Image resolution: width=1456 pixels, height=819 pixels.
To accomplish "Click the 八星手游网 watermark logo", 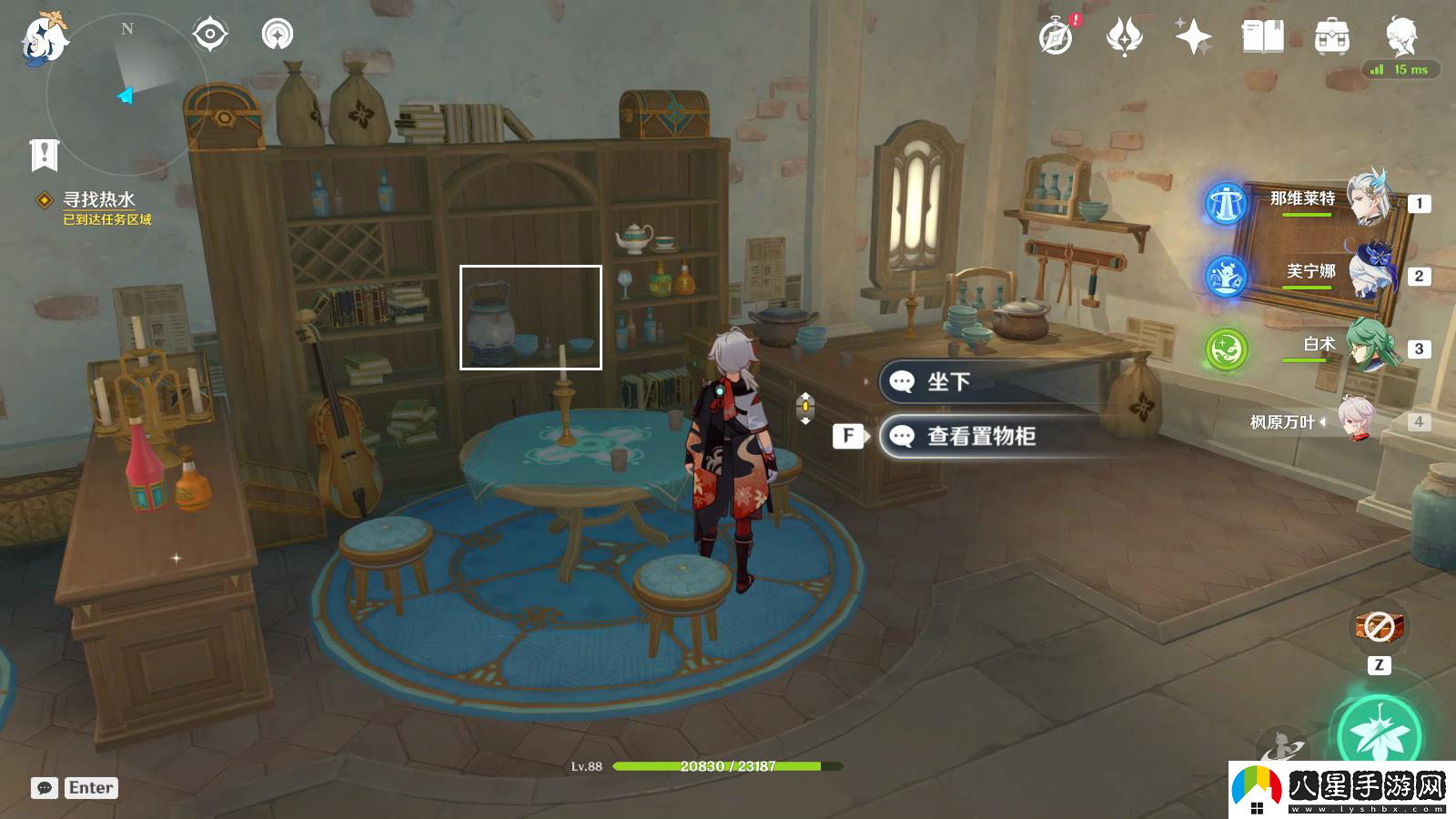I will 1342,790.
